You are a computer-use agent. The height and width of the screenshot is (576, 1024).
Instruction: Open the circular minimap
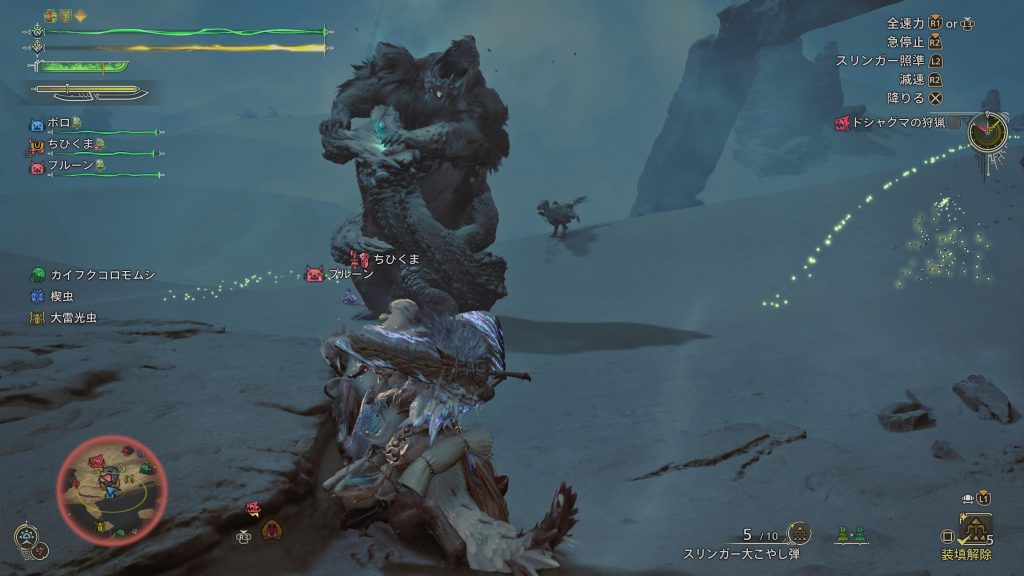pos(112,486)
